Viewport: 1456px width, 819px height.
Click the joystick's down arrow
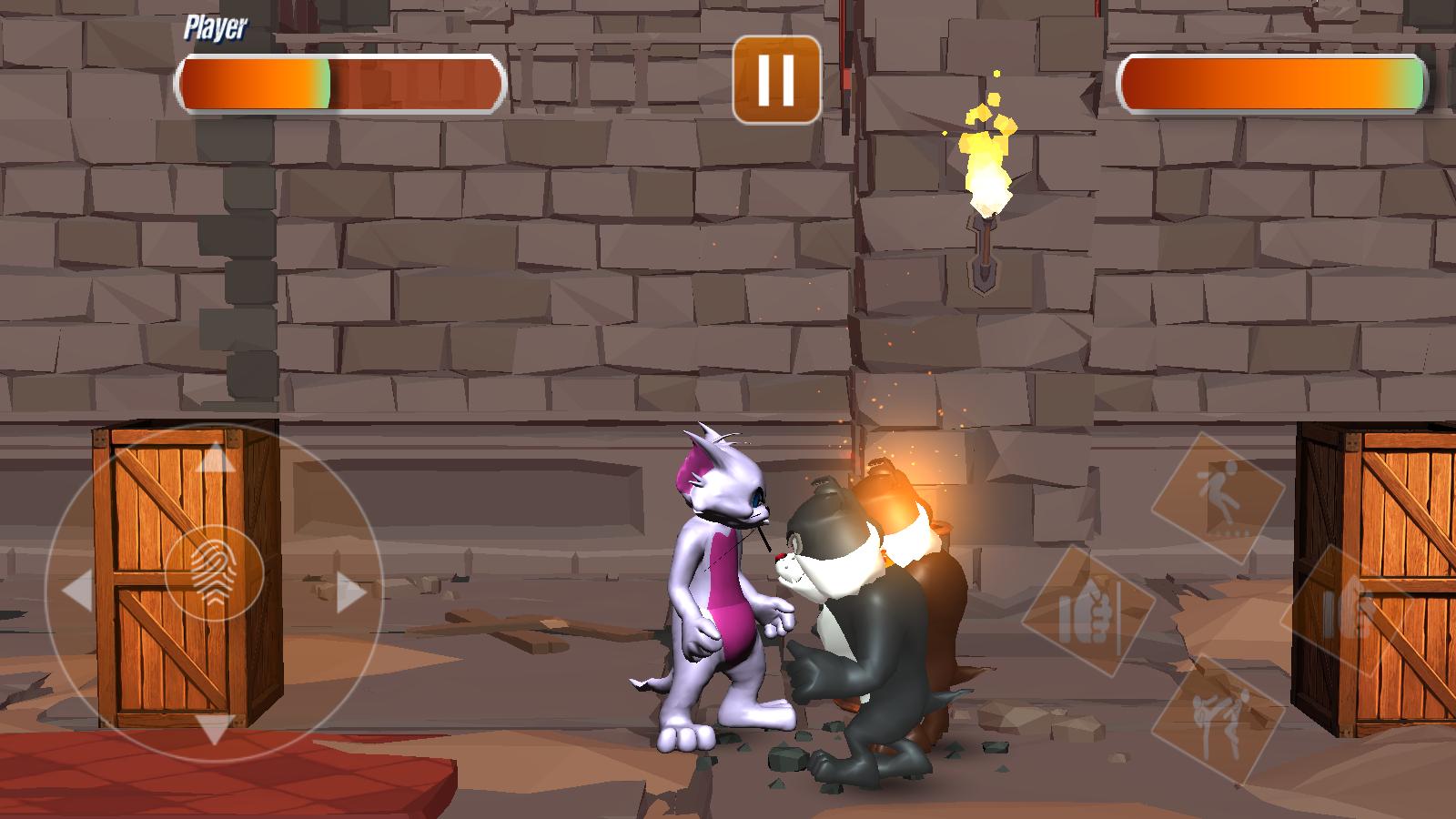pos(215,728)
